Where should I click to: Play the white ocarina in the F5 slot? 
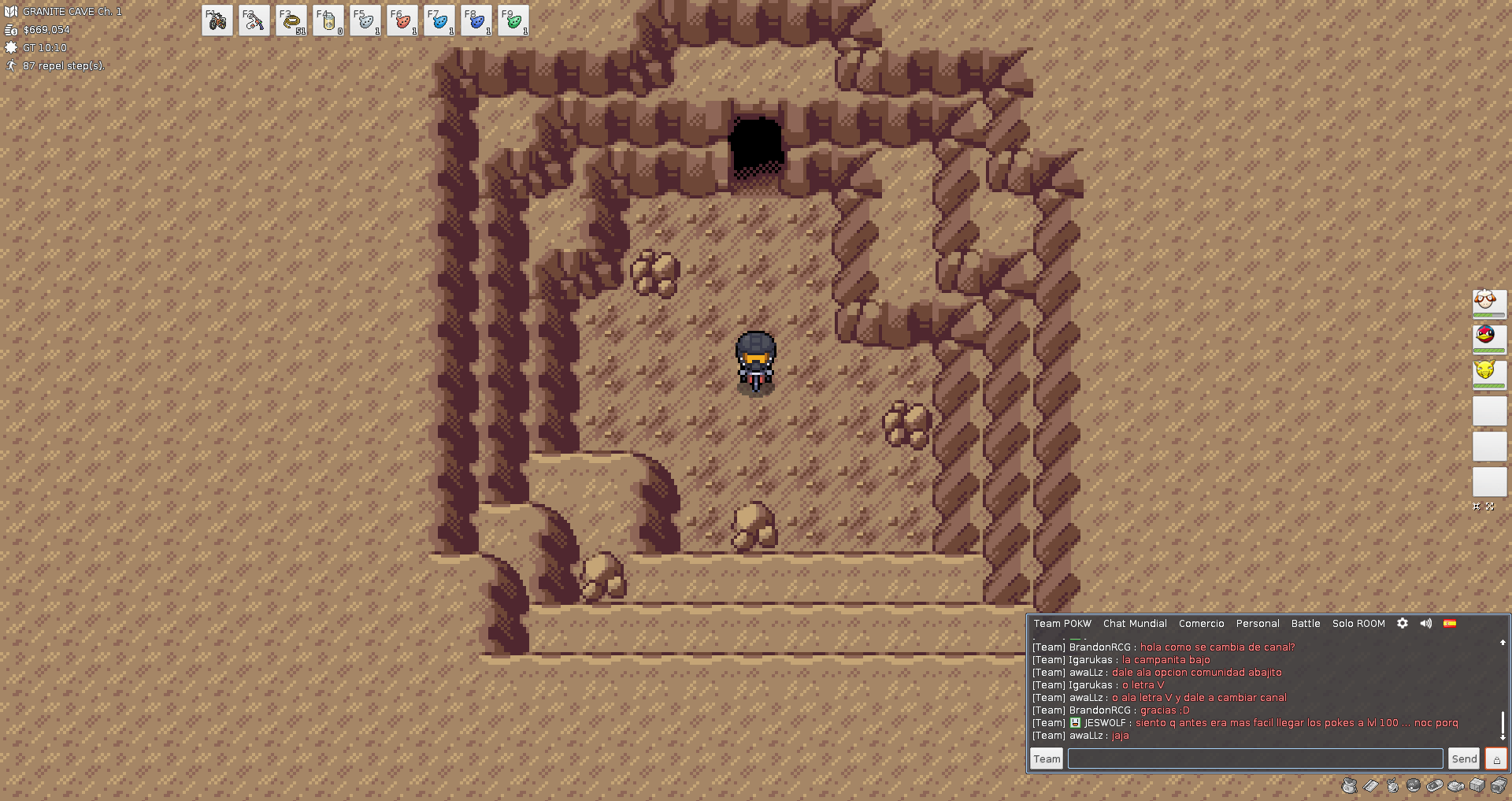coord(365,20)
